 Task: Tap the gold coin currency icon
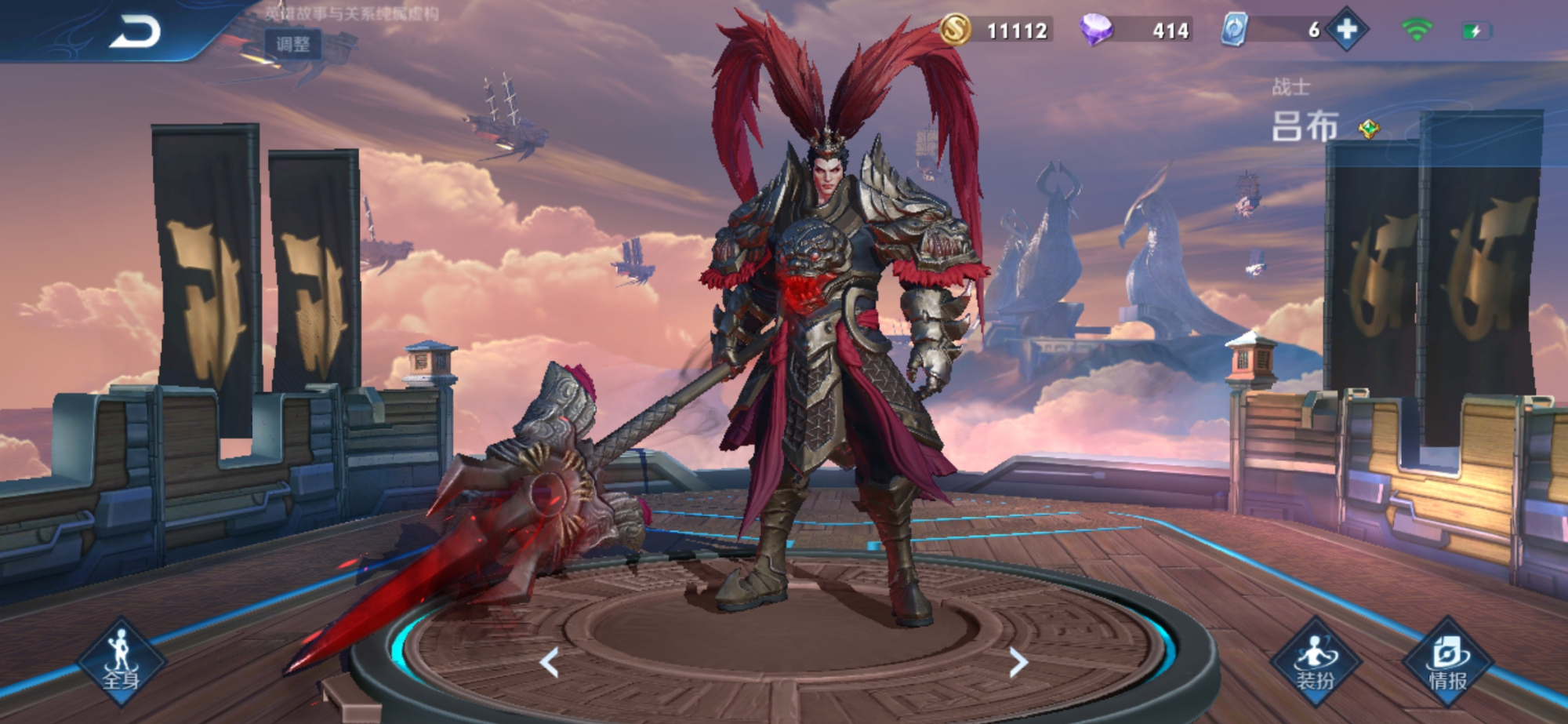tap(955, 30)
